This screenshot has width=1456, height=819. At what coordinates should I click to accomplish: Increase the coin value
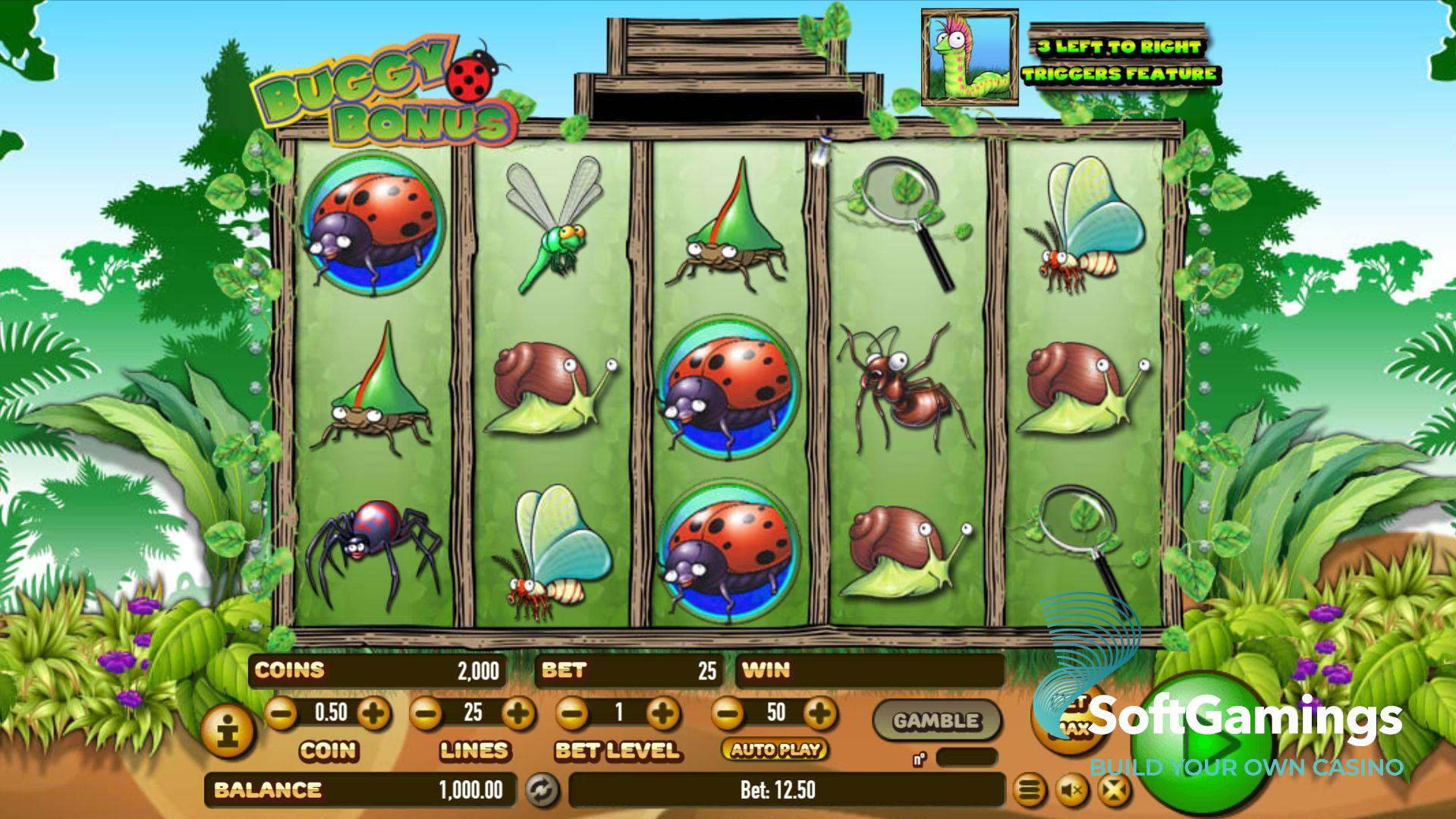374,713
